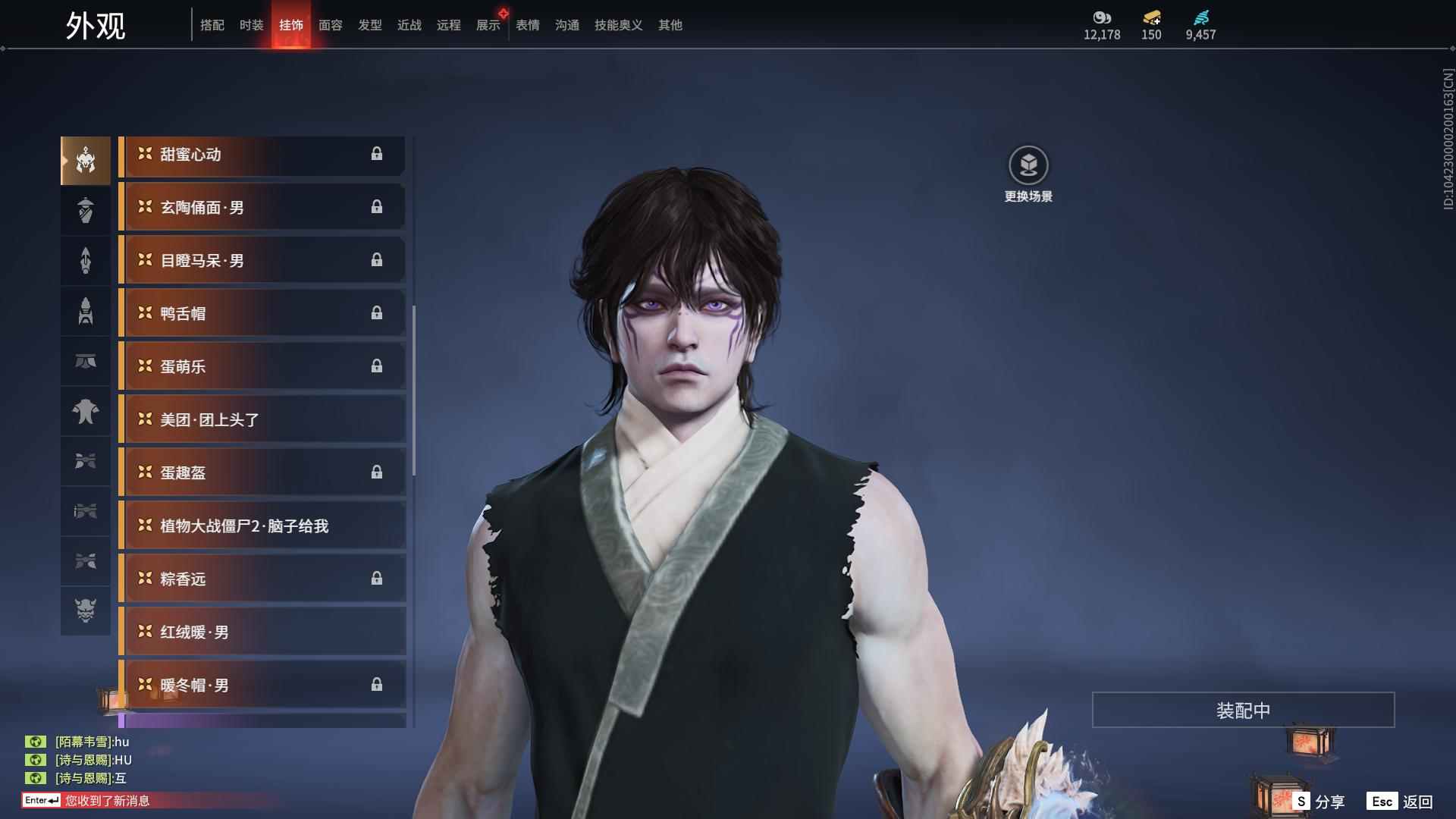
Task: Click the 更换场景 scene change button
Action: coord(1028,174)
